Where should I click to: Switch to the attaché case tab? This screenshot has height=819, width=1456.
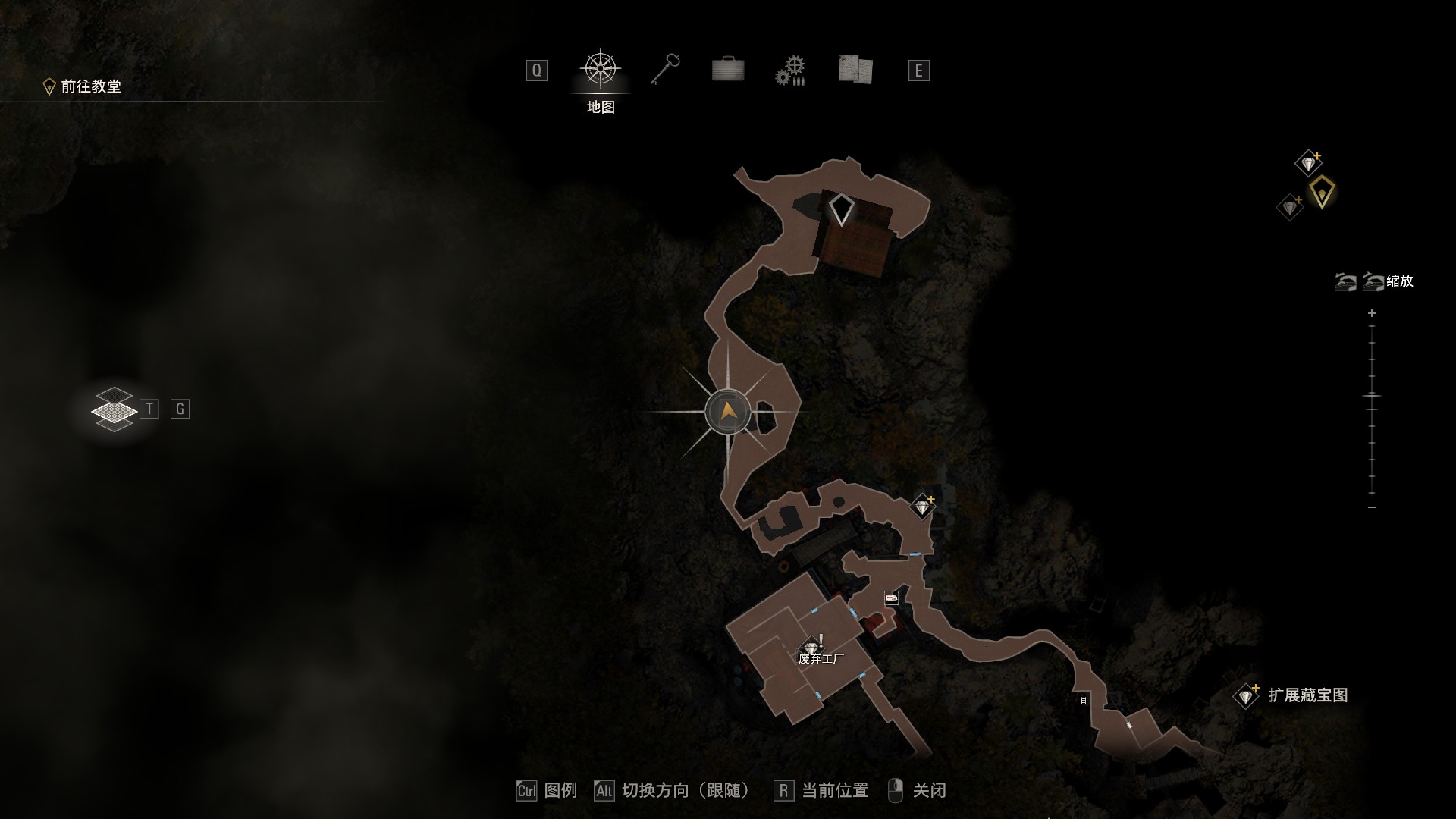coord(728,70)
